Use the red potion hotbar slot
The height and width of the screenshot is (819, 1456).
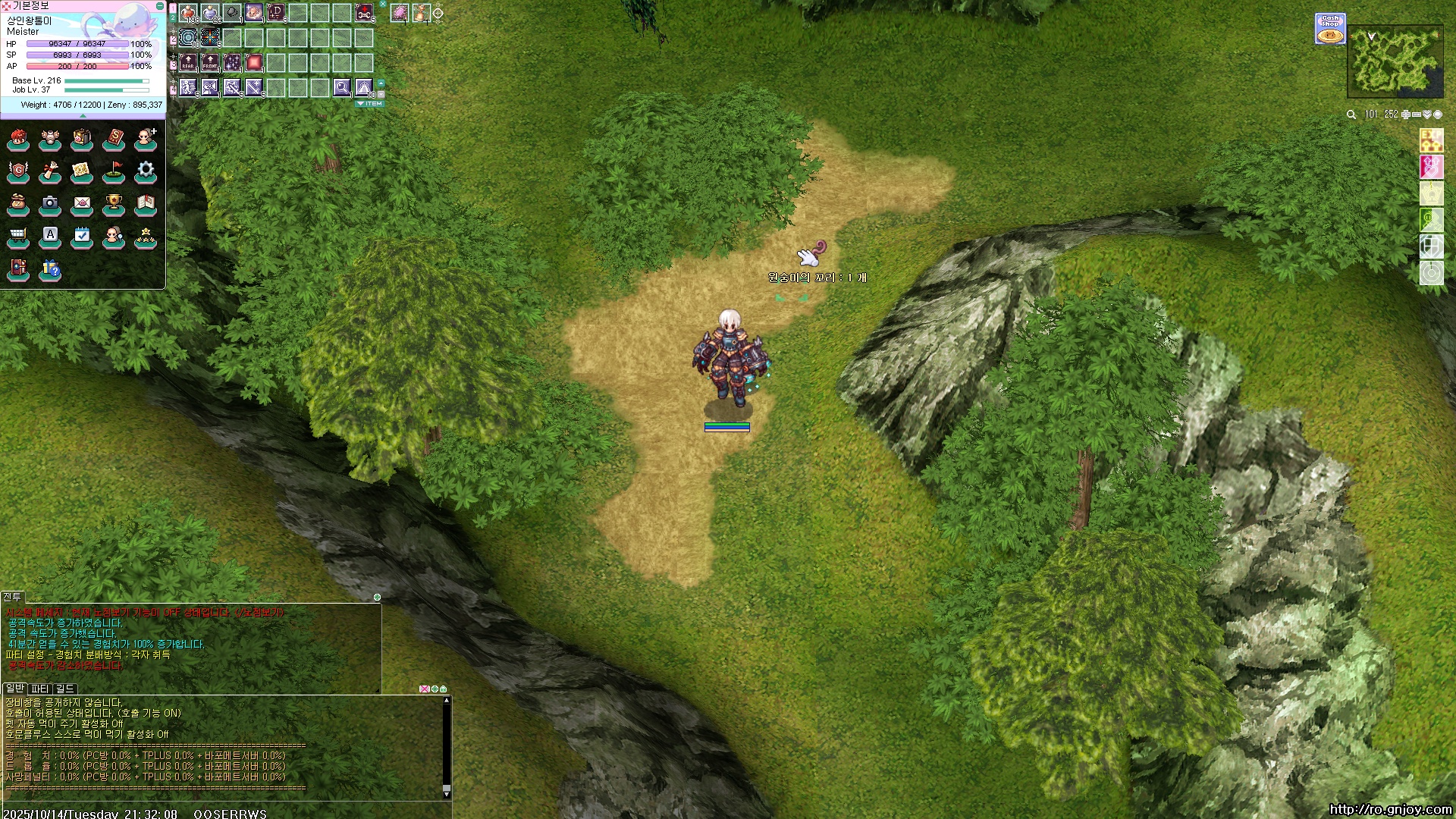(188, 13)
